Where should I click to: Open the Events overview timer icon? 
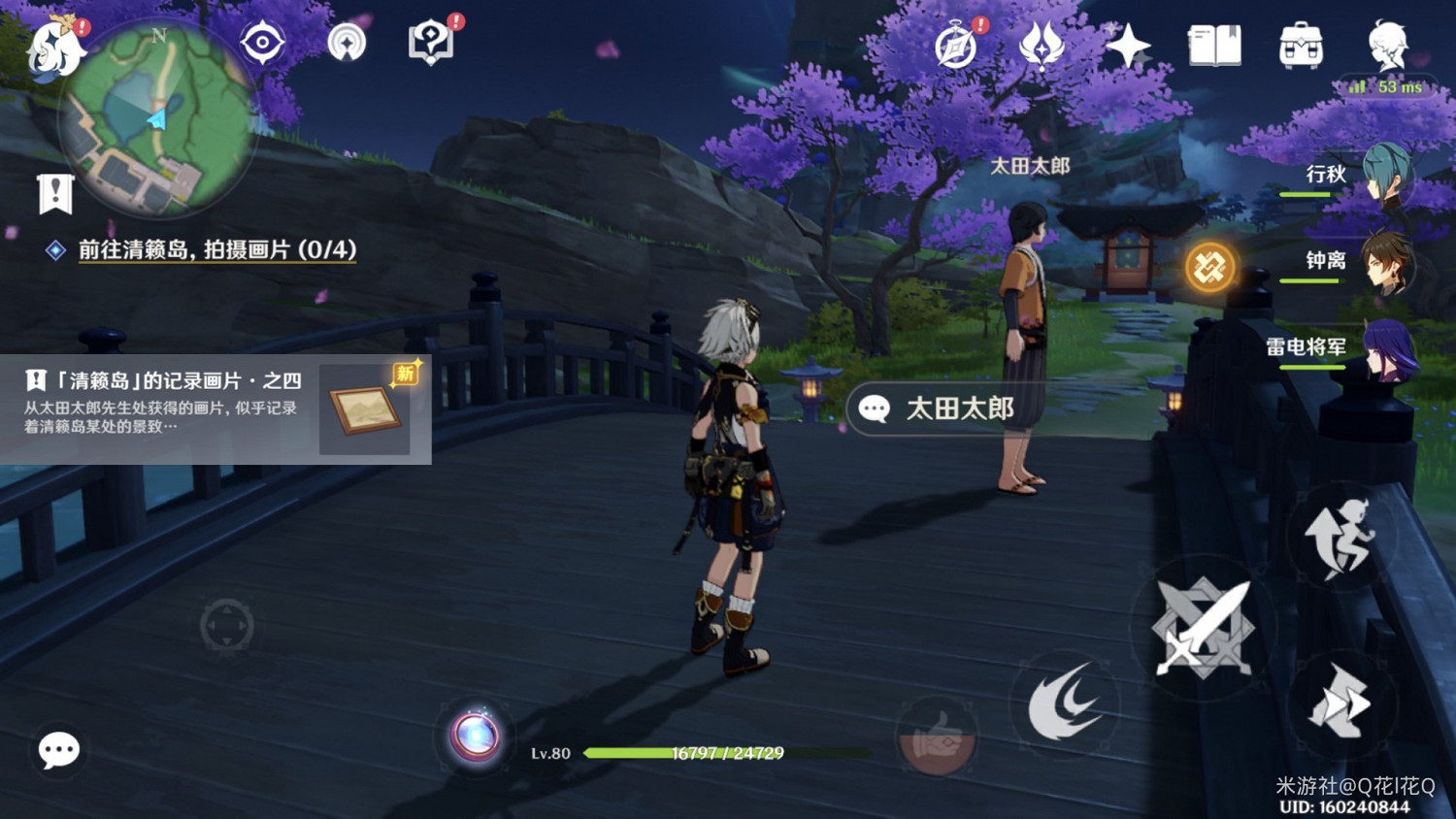coord(955,46)
